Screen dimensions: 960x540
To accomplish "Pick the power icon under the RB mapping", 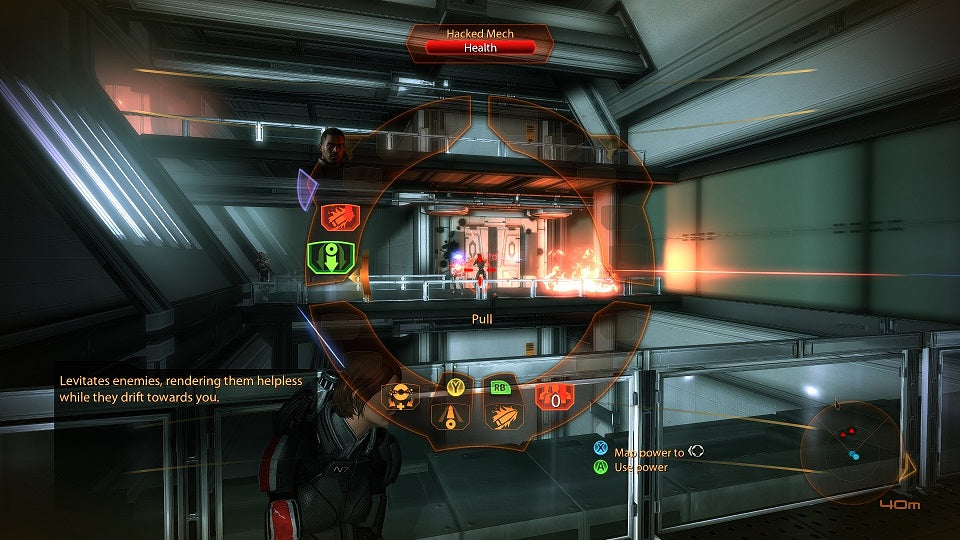I will [498, 417].
